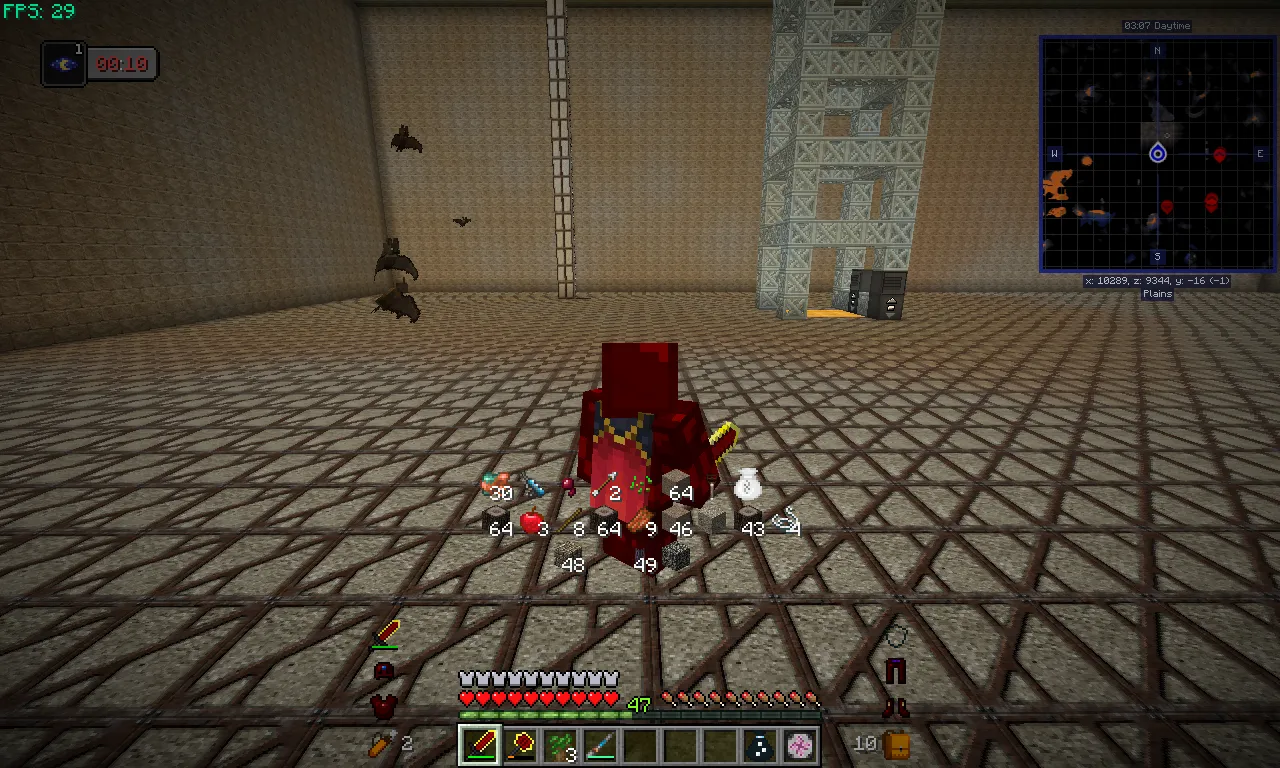Click the red waypoint pin on the minimap
This screenshot has height=768, width=1280.
1220,156
